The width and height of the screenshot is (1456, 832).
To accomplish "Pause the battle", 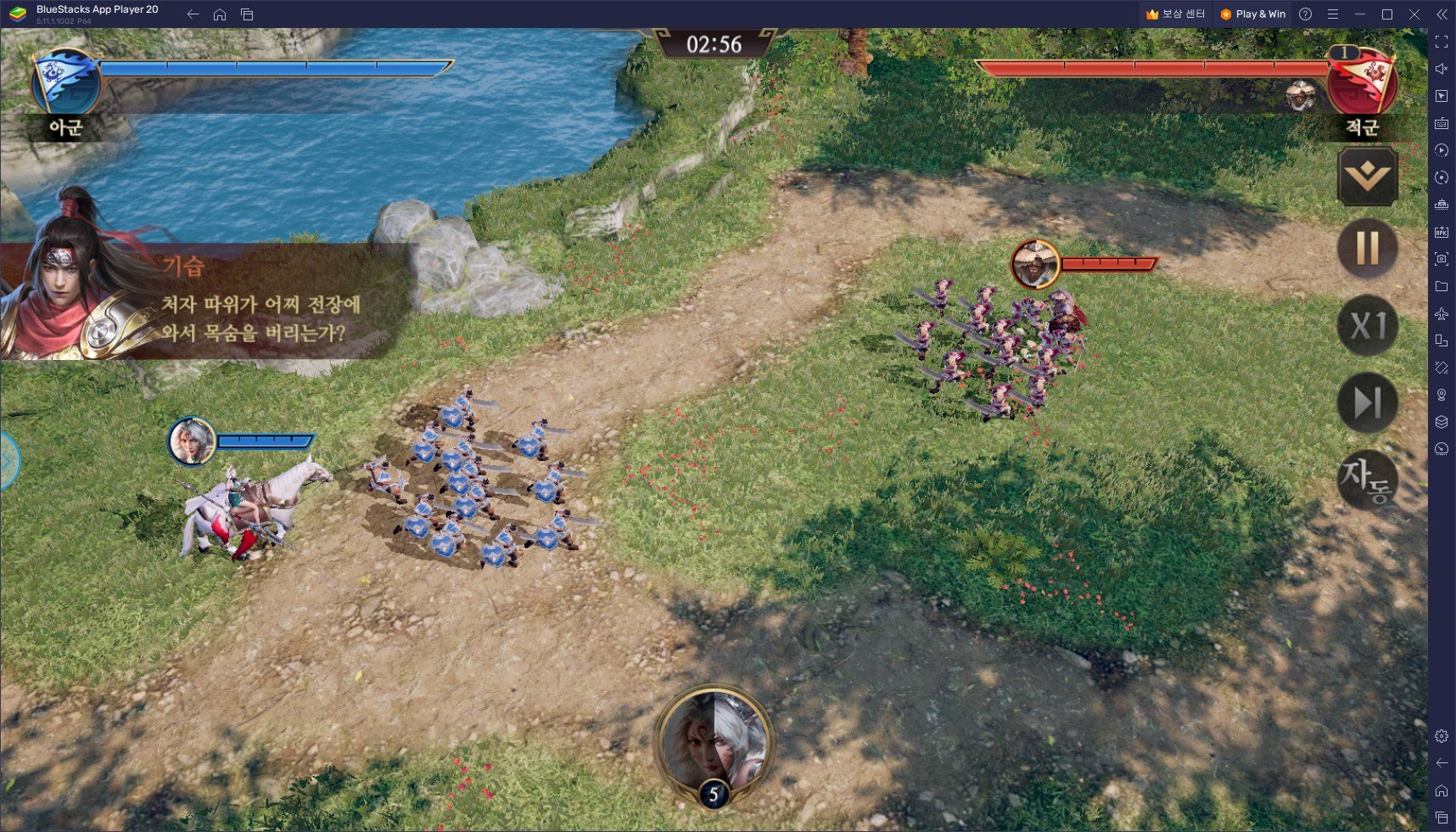I will (1367, 249).
